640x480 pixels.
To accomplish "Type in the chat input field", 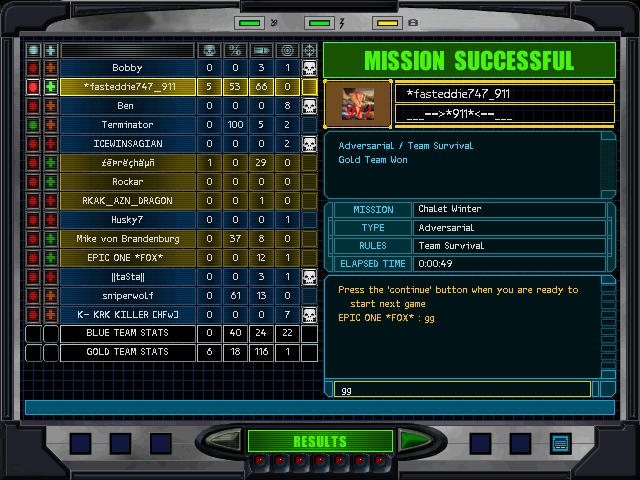I will pos(460,389).
